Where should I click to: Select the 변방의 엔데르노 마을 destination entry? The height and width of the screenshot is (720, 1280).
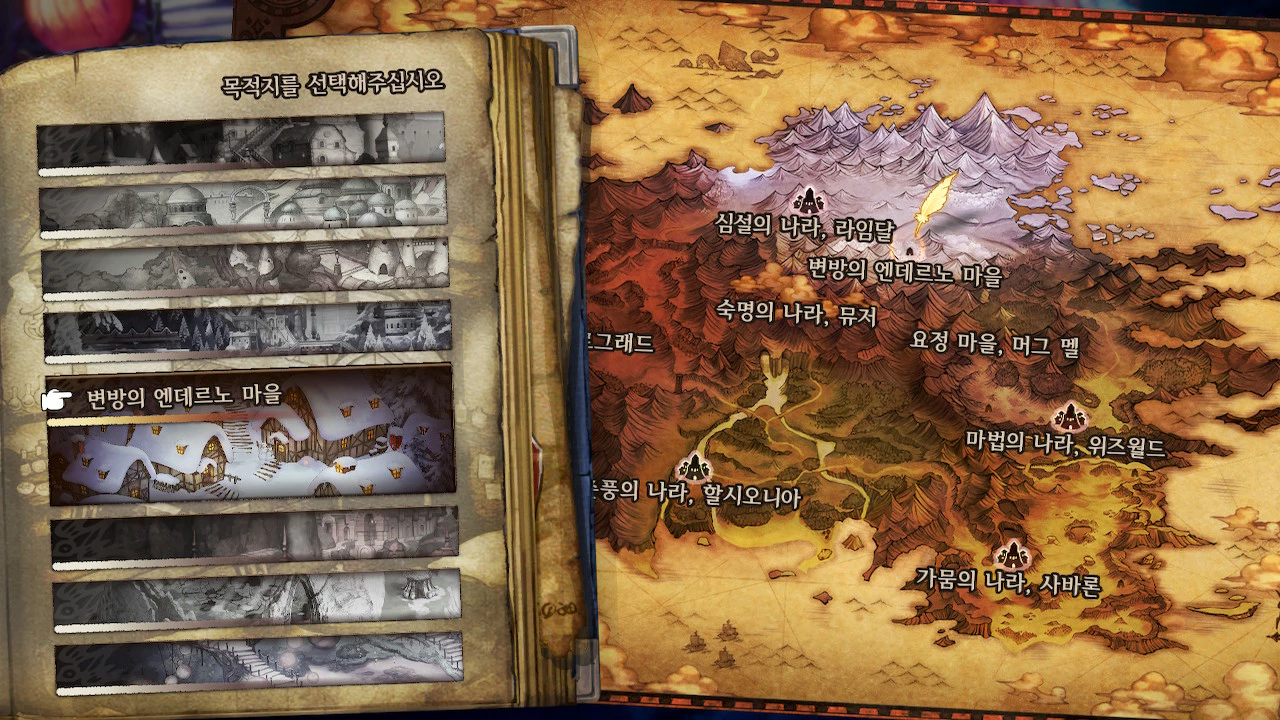pos(250,437)
